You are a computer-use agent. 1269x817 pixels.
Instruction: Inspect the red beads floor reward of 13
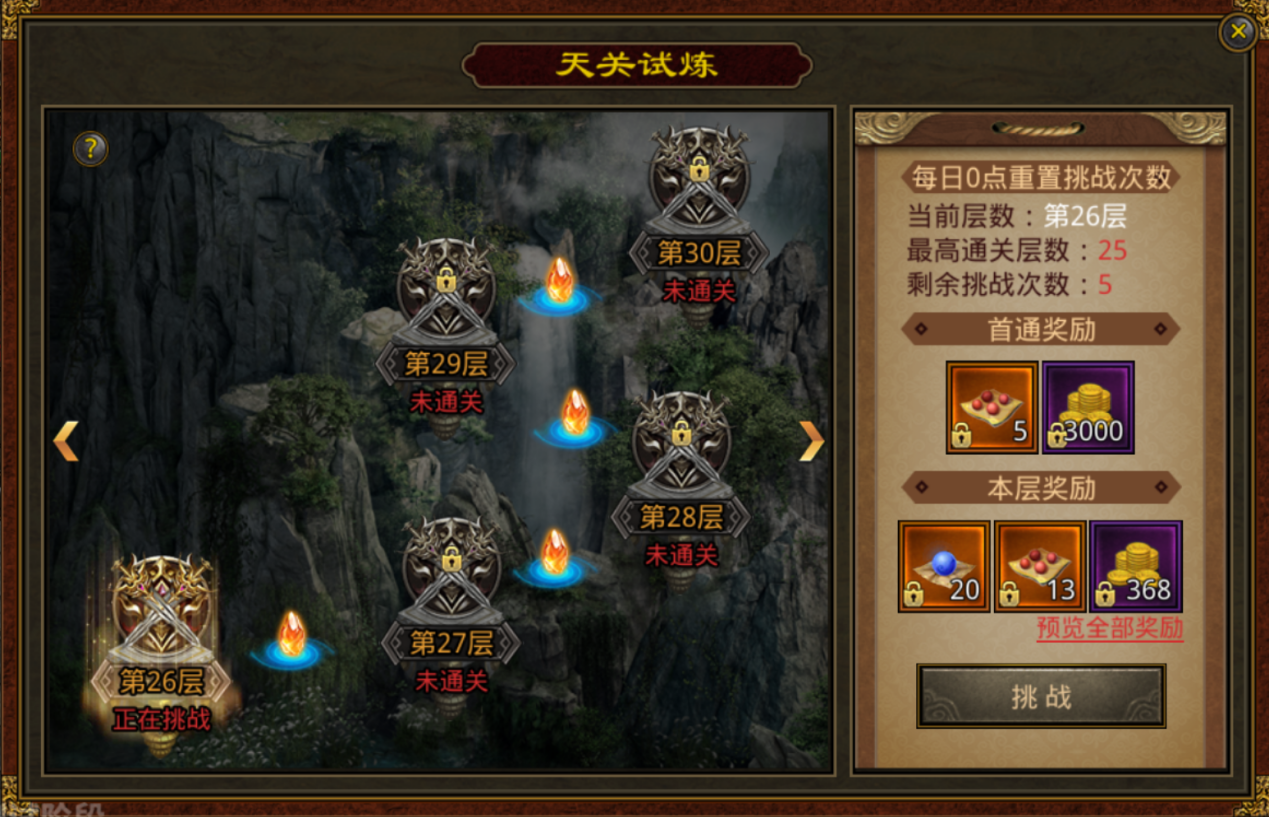1040,566
